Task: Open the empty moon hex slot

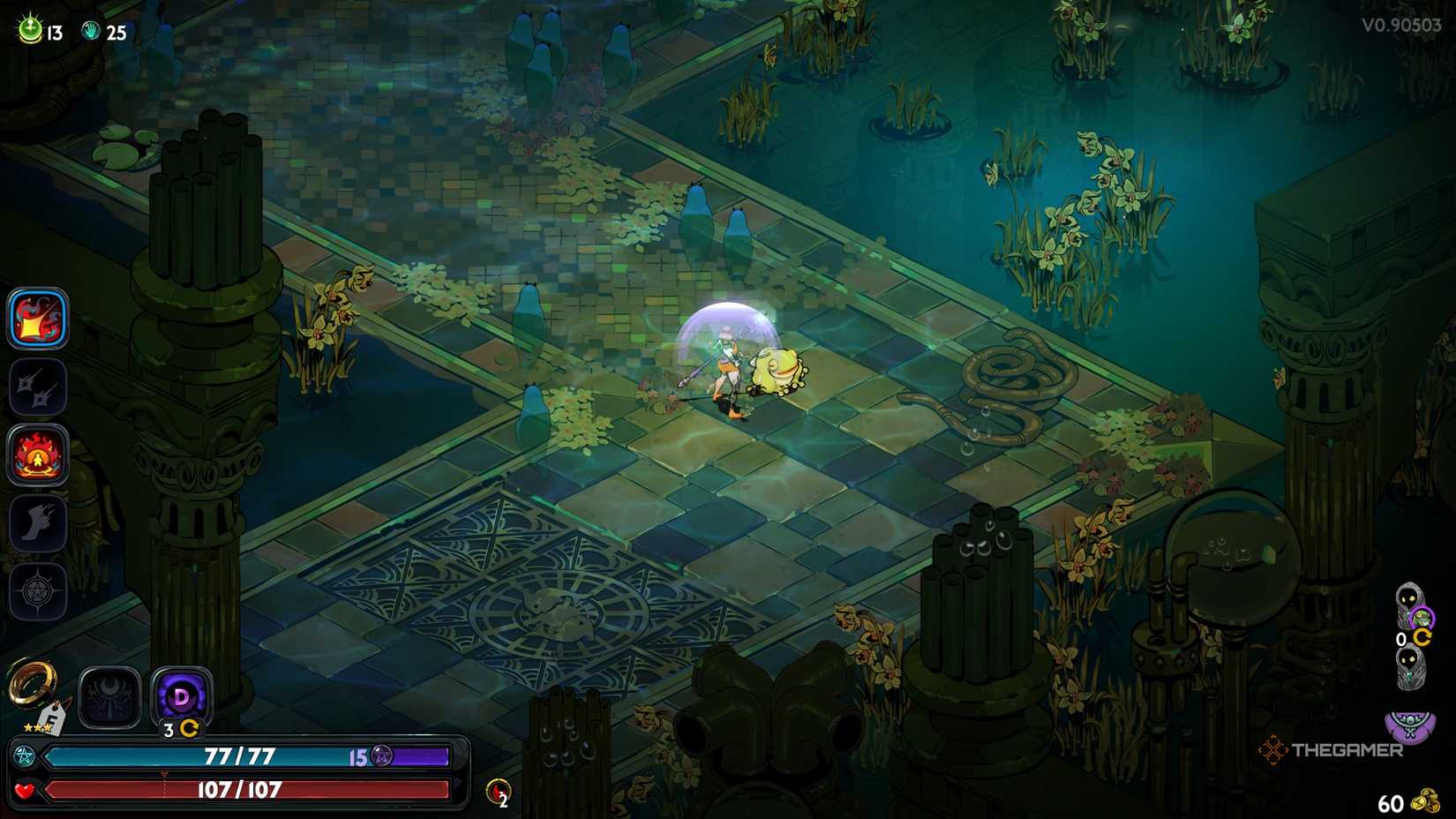Action: 109,697
